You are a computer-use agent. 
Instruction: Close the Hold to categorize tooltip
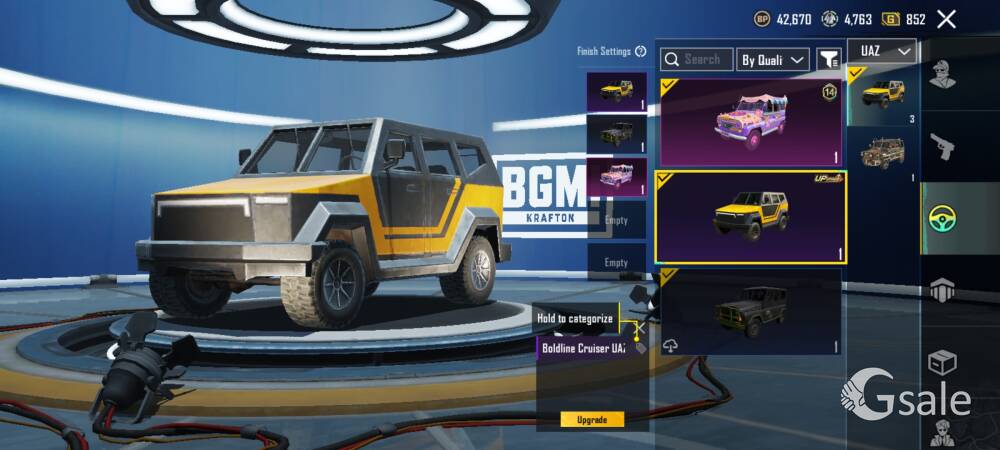click(x=638, y=327)
